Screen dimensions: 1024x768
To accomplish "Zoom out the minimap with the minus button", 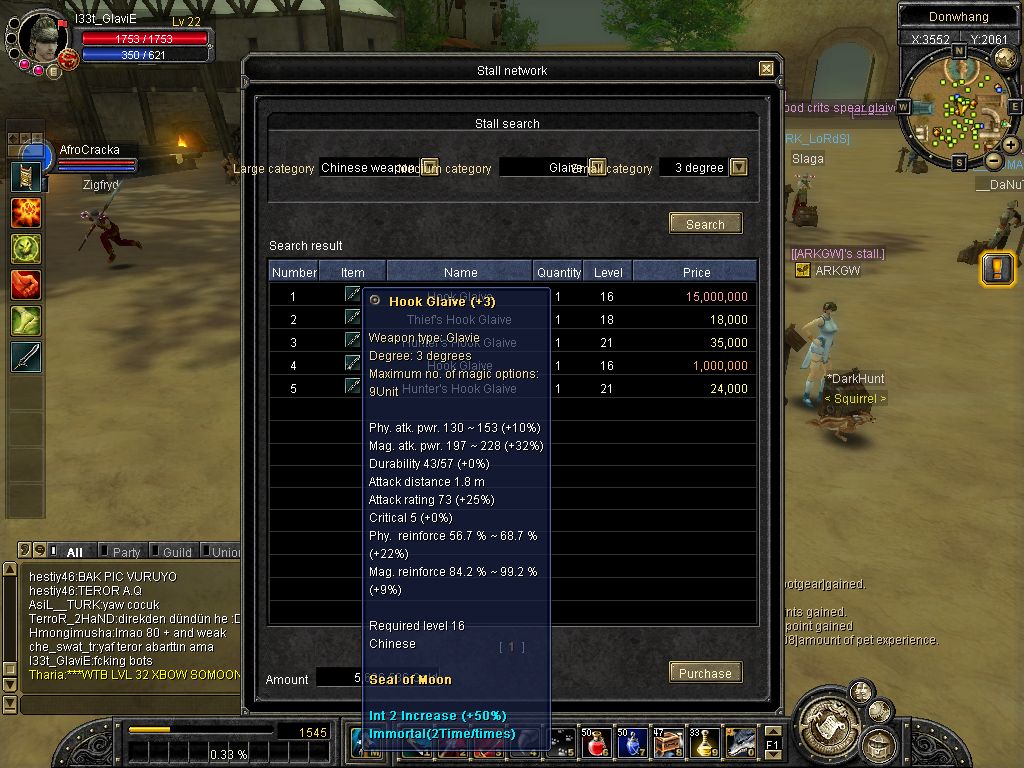I will (x=994, y=161).
